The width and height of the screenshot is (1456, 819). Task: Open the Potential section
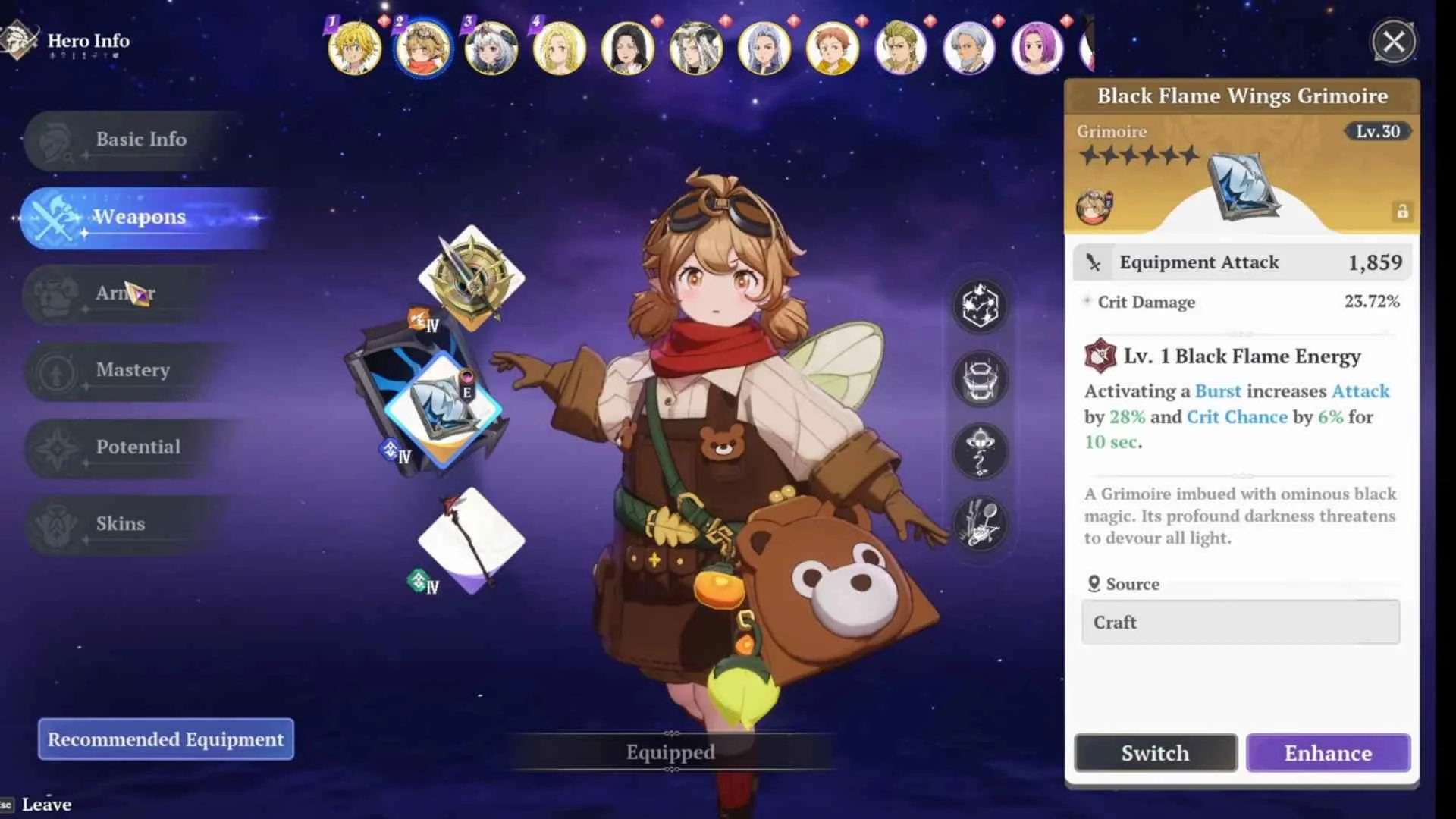coord(138,447)
